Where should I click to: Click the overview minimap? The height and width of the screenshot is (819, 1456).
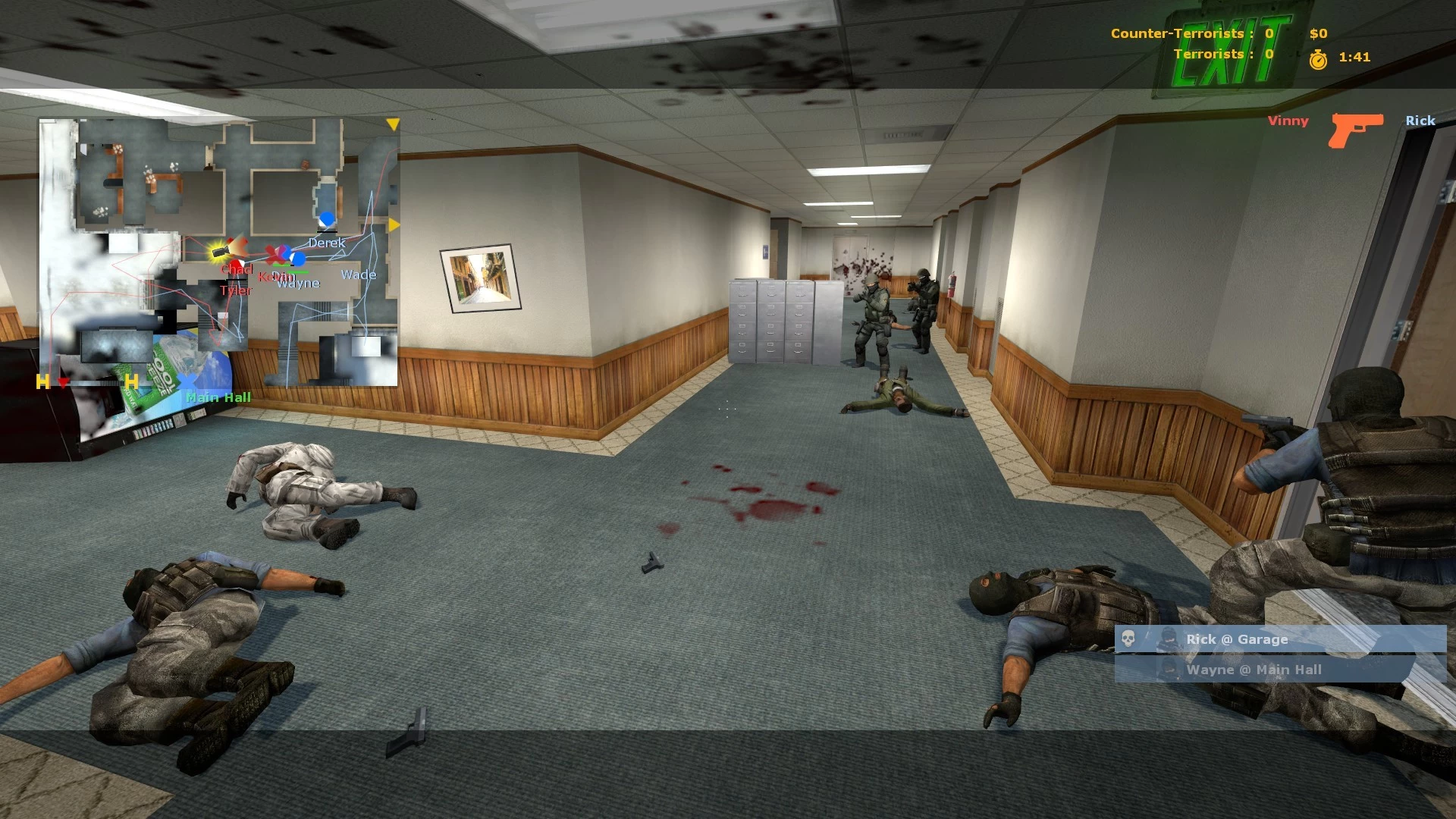[218, 252]
